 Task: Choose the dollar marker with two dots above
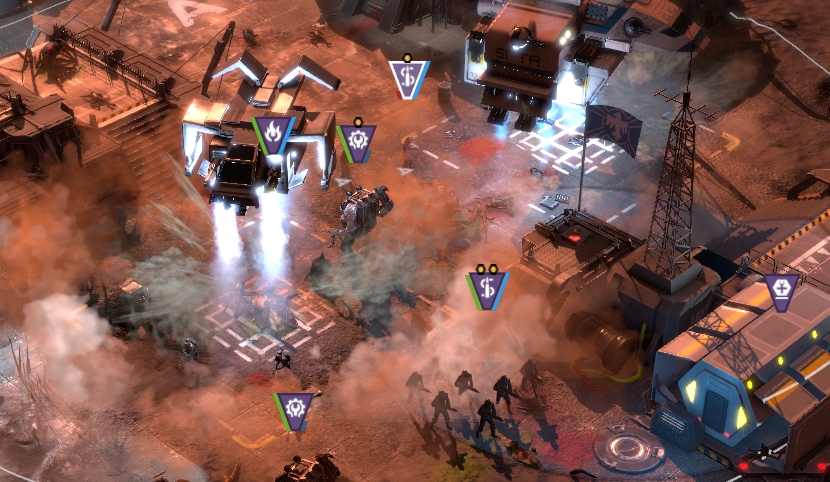click(488, 288)
